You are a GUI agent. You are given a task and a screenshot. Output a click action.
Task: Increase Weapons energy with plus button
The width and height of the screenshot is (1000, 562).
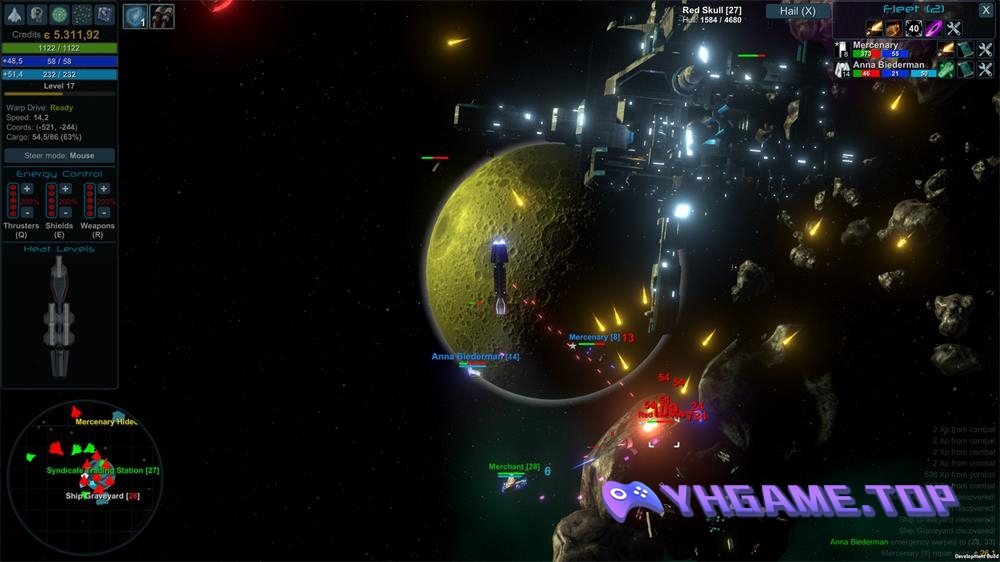[x=103, y=188]
